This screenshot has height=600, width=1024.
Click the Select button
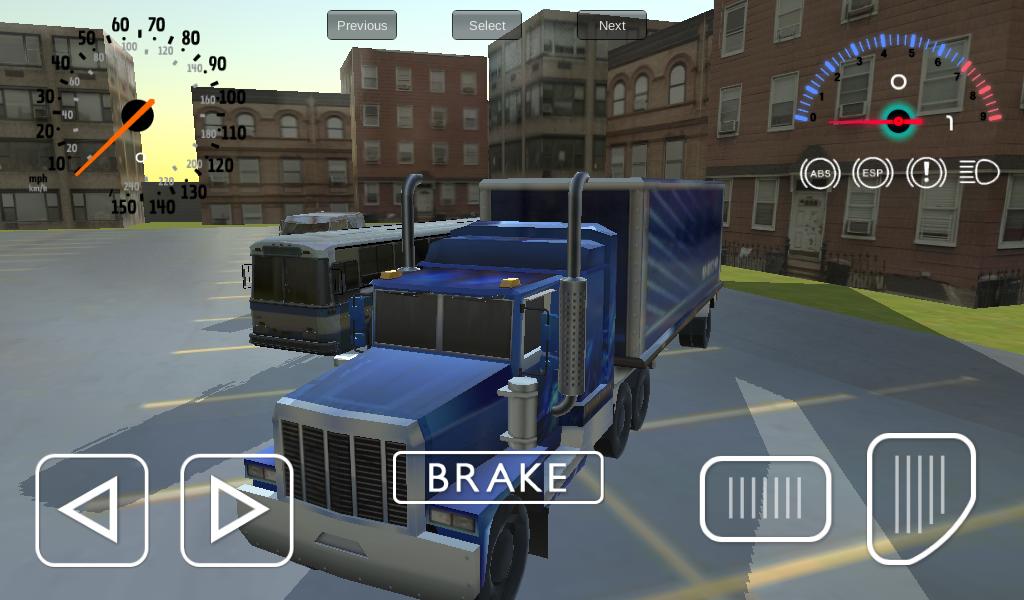[487, 25]
